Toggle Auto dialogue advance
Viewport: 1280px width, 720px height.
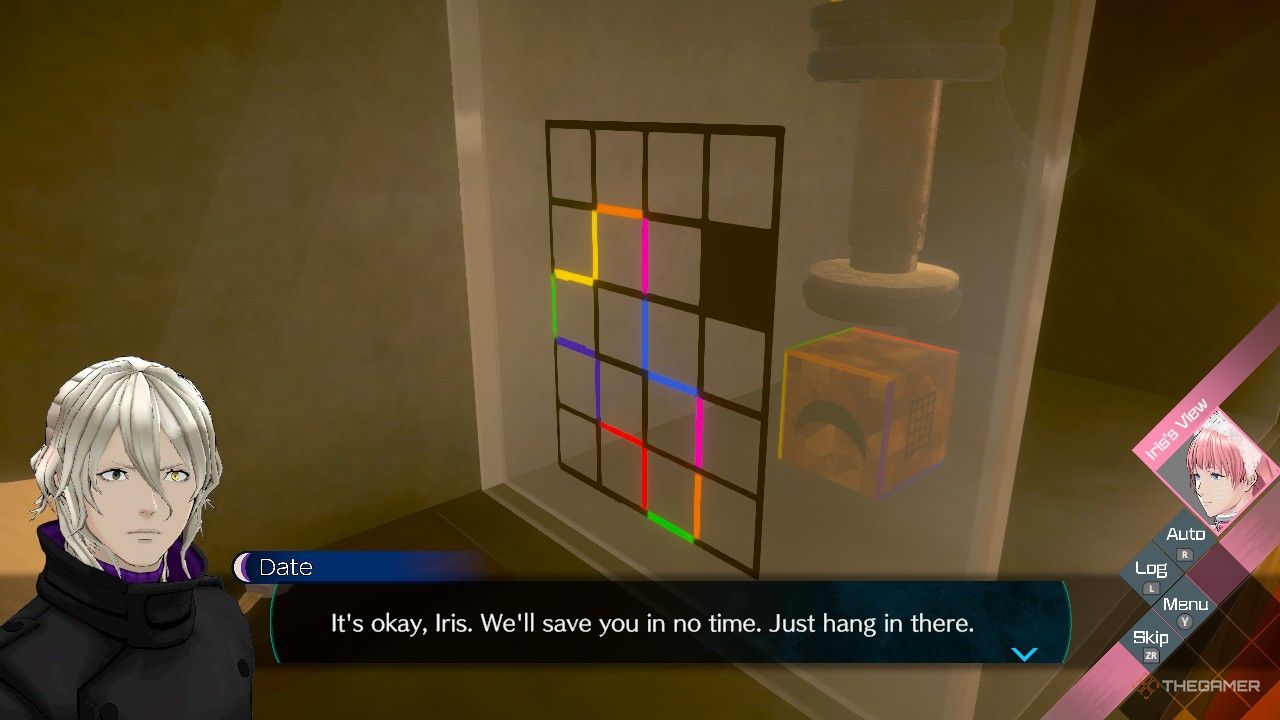point(1185,536)
